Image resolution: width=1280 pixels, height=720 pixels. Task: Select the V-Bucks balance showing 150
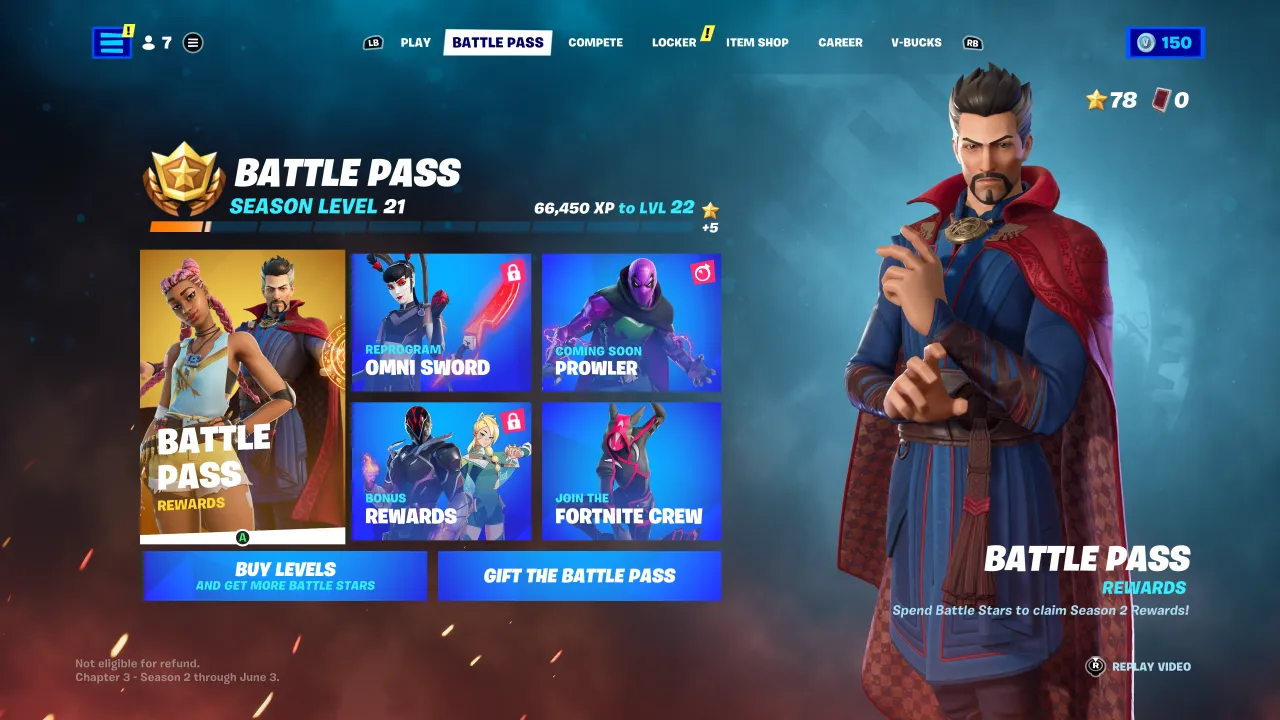click(x=1165, y=42)
